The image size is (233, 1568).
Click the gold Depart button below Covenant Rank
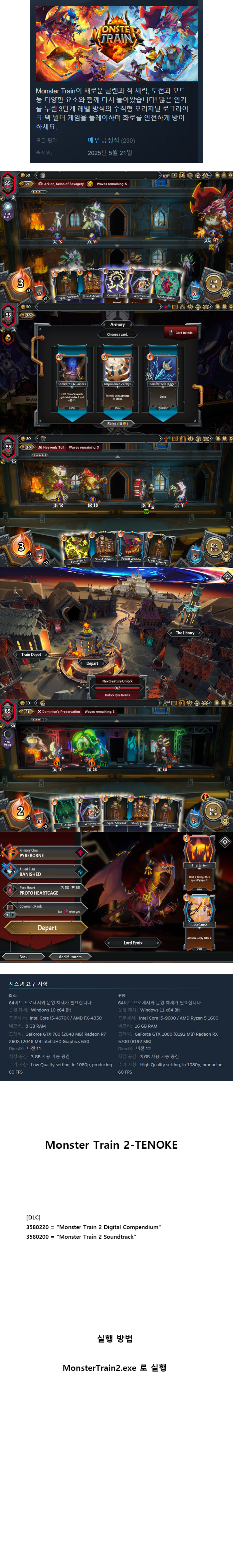point(47,928)
